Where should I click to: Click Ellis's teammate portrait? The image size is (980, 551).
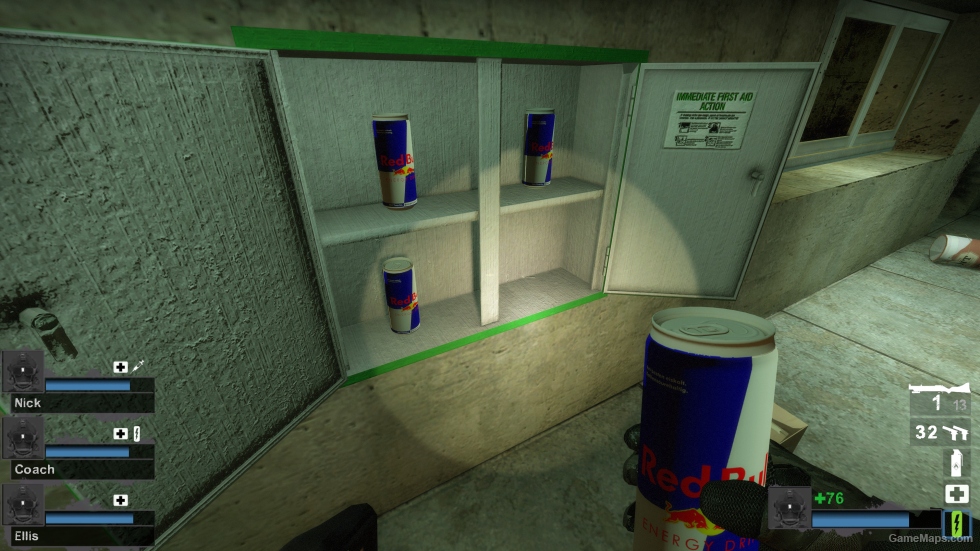pyautogui.click(x=23, y=505)
